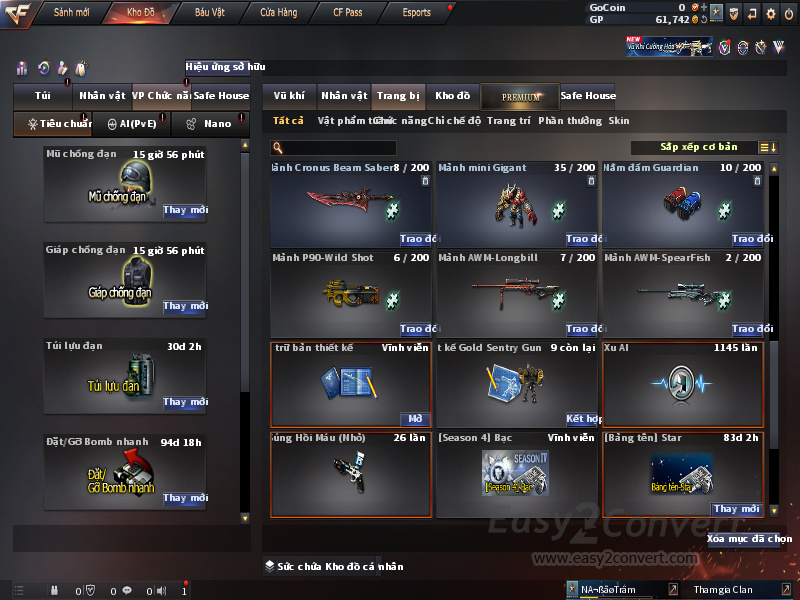Combine the Gold Sentry Gun blueprint via Kết hợp
This screenshot has height=600, width=800.
(x=581, y=419)
